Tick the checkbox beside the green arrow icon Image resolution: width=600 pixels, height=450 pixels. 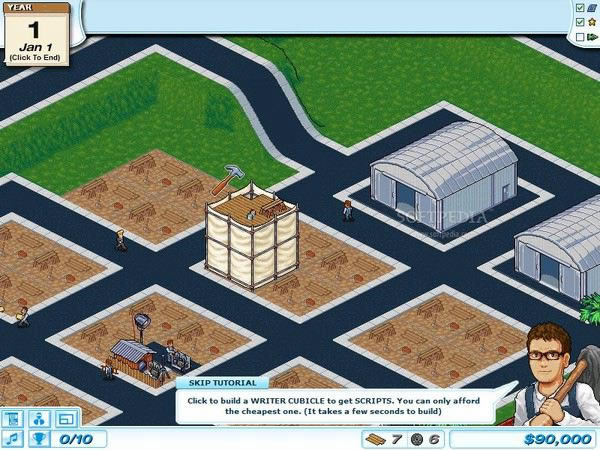pyautogui.click(x=580, y=37)
